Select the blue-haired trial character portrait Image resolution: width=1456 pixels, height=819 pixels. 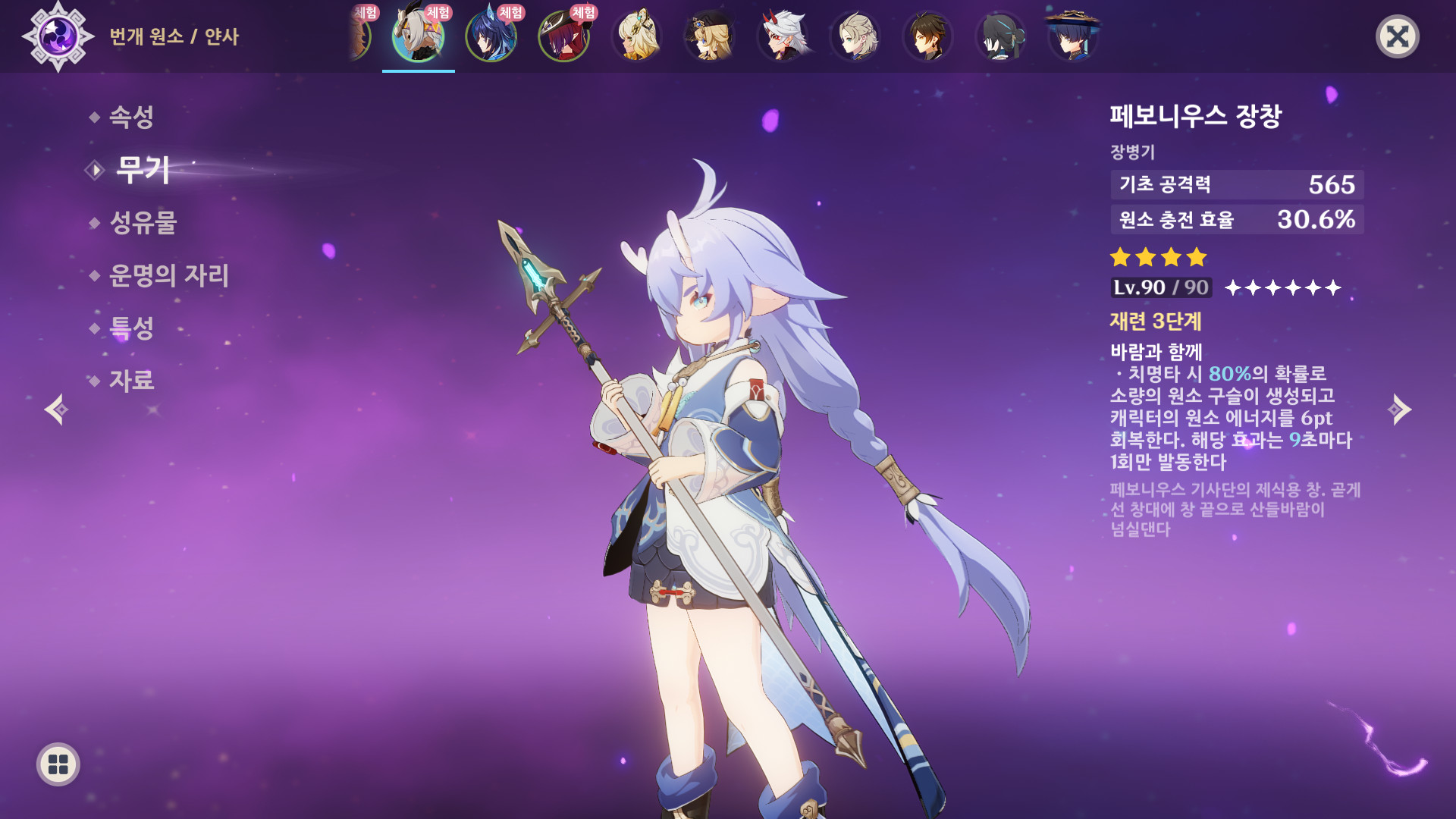[x=491, y=36]
